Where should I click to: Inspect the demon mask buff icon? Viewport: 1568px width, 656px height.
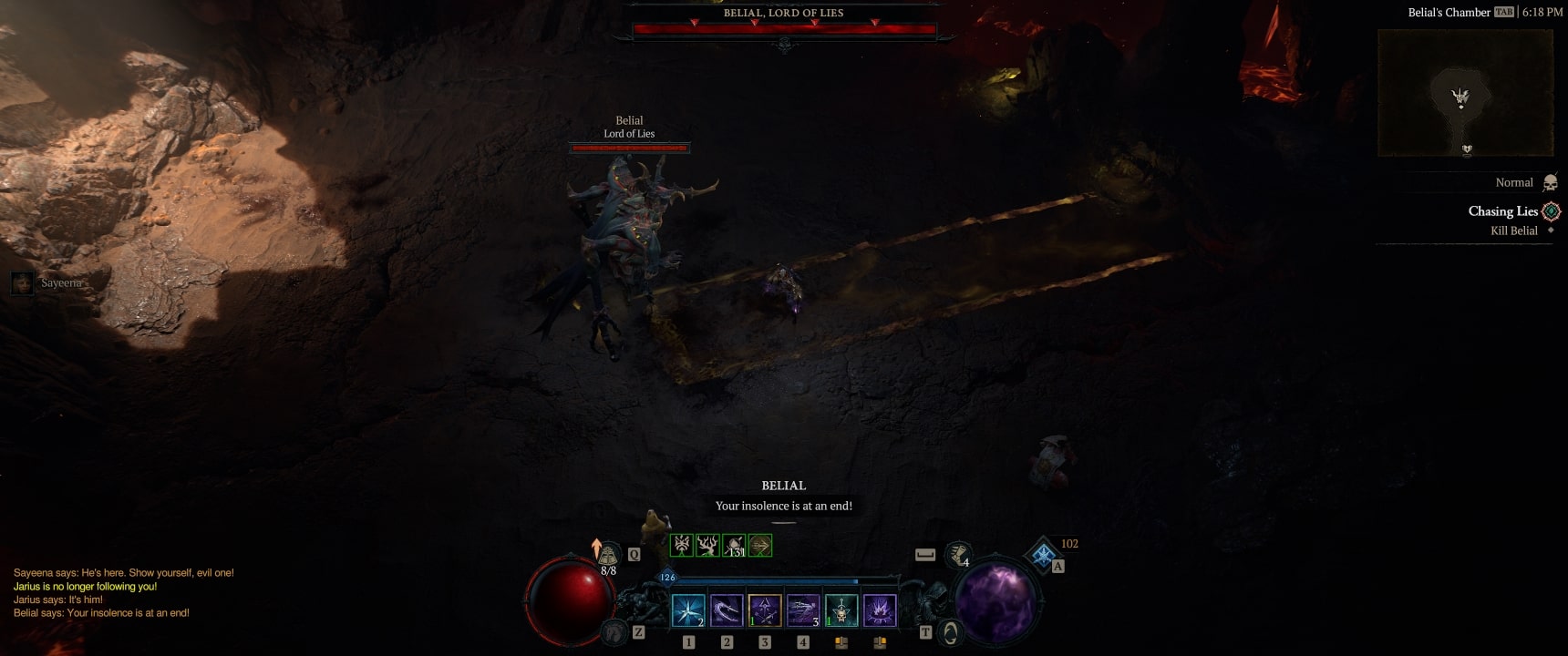pos(682,545)
